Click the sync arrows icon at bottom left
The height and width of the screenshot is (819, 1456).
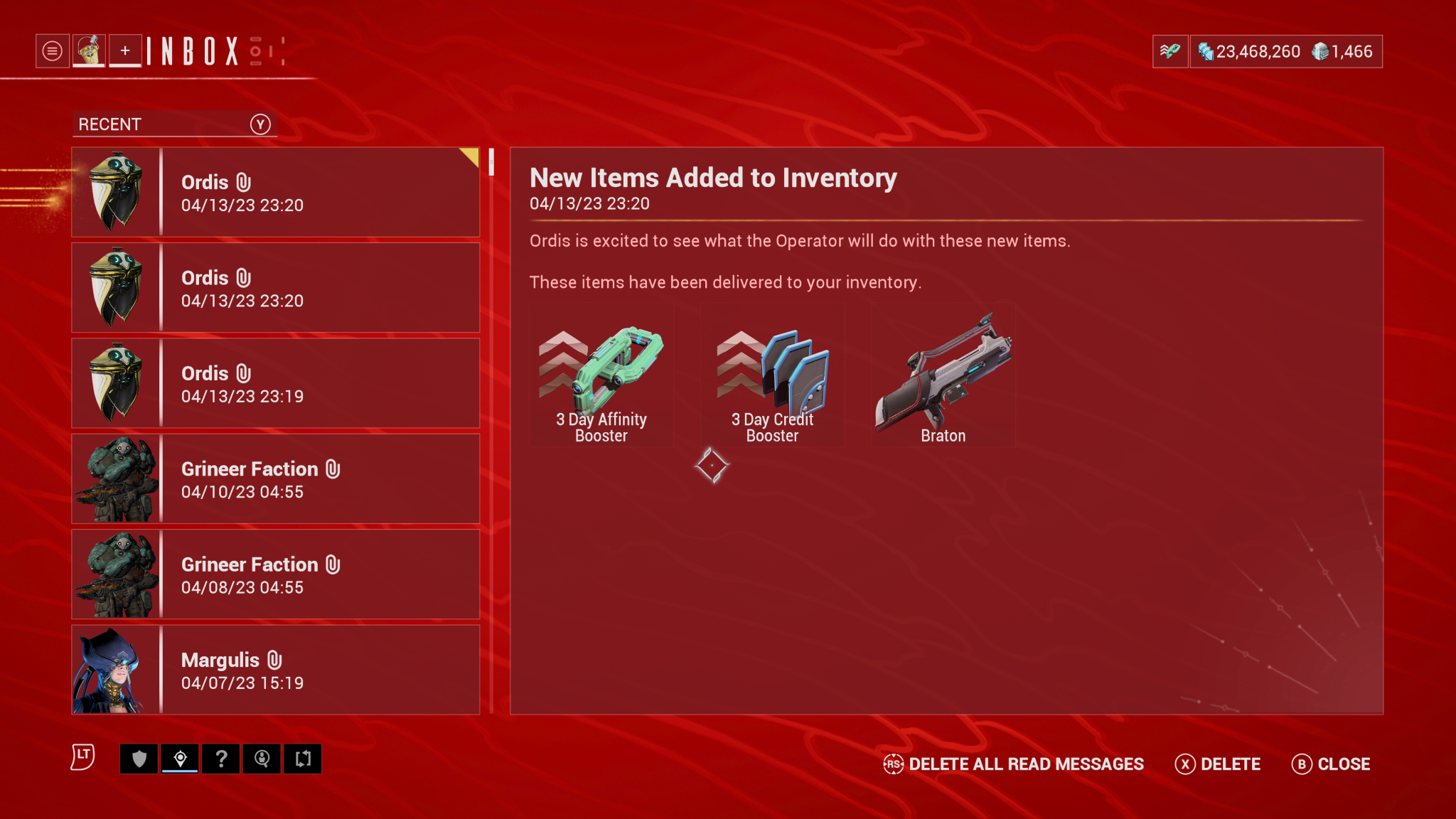click(x=304, y=759)
